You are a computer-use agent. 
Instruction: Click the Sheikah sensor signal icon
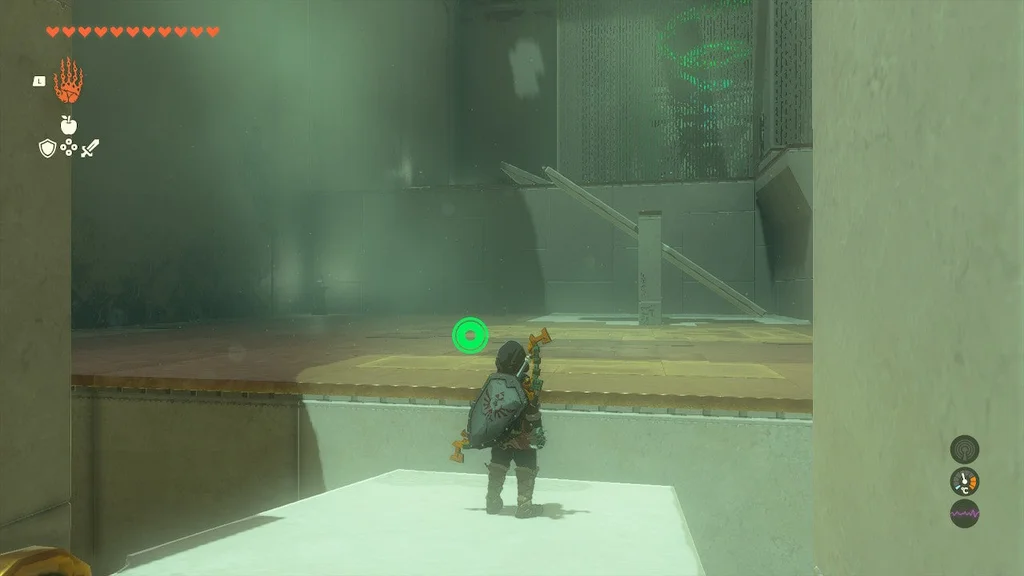click(x=964, y=448)
